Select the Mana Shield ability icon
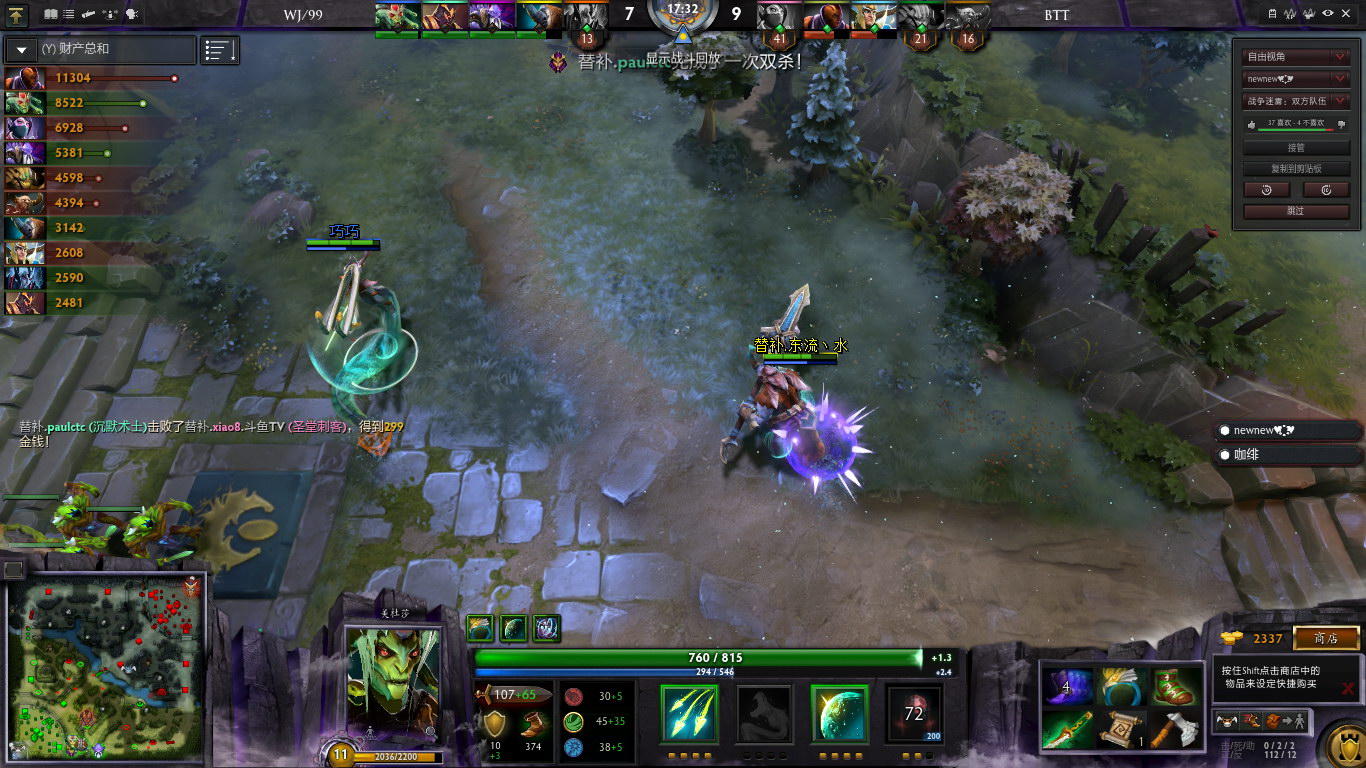1366x768 pixels. [x=839, y=713]
